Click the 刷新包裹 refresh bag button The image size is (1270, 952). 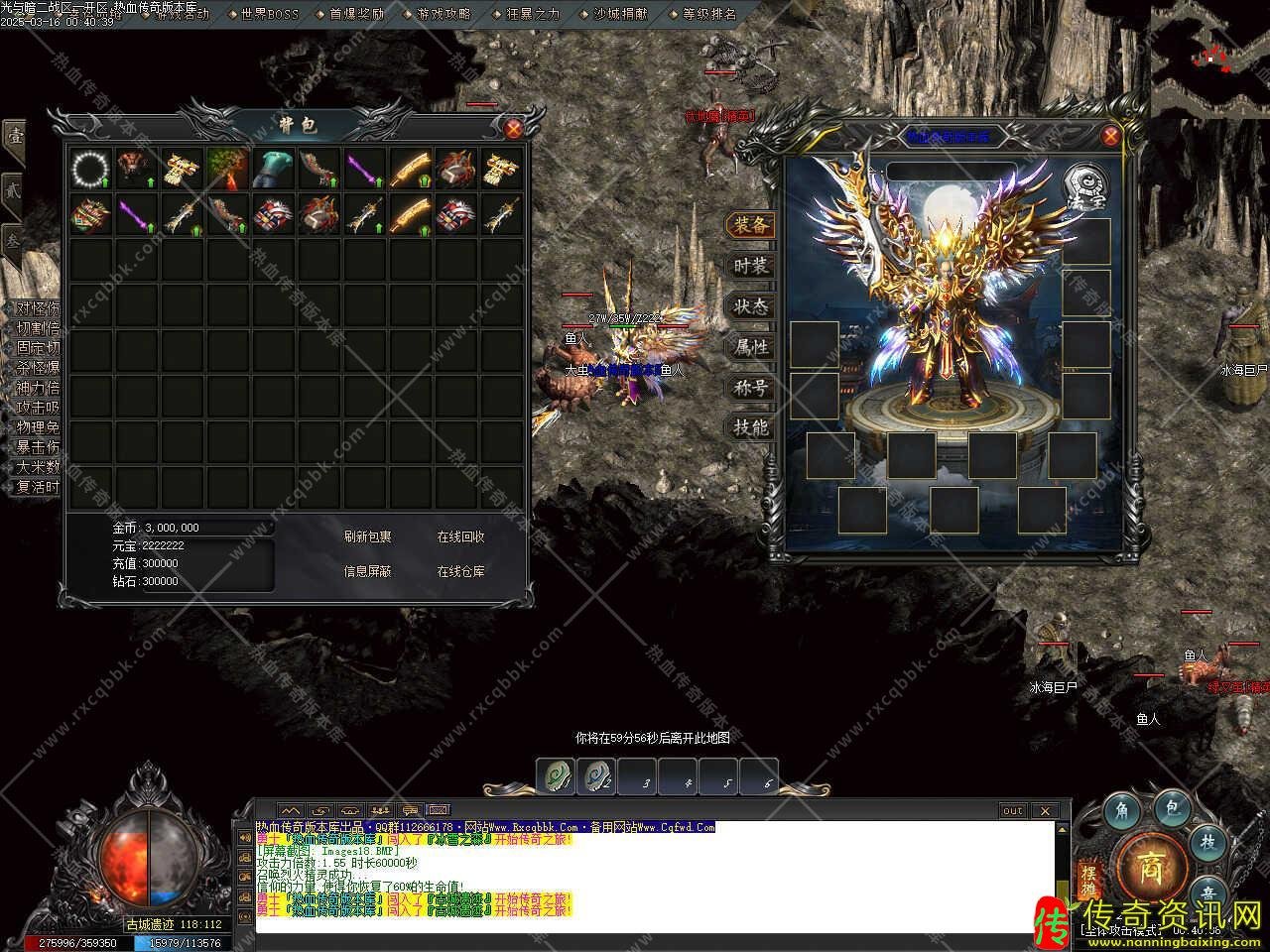coord(367,536)
